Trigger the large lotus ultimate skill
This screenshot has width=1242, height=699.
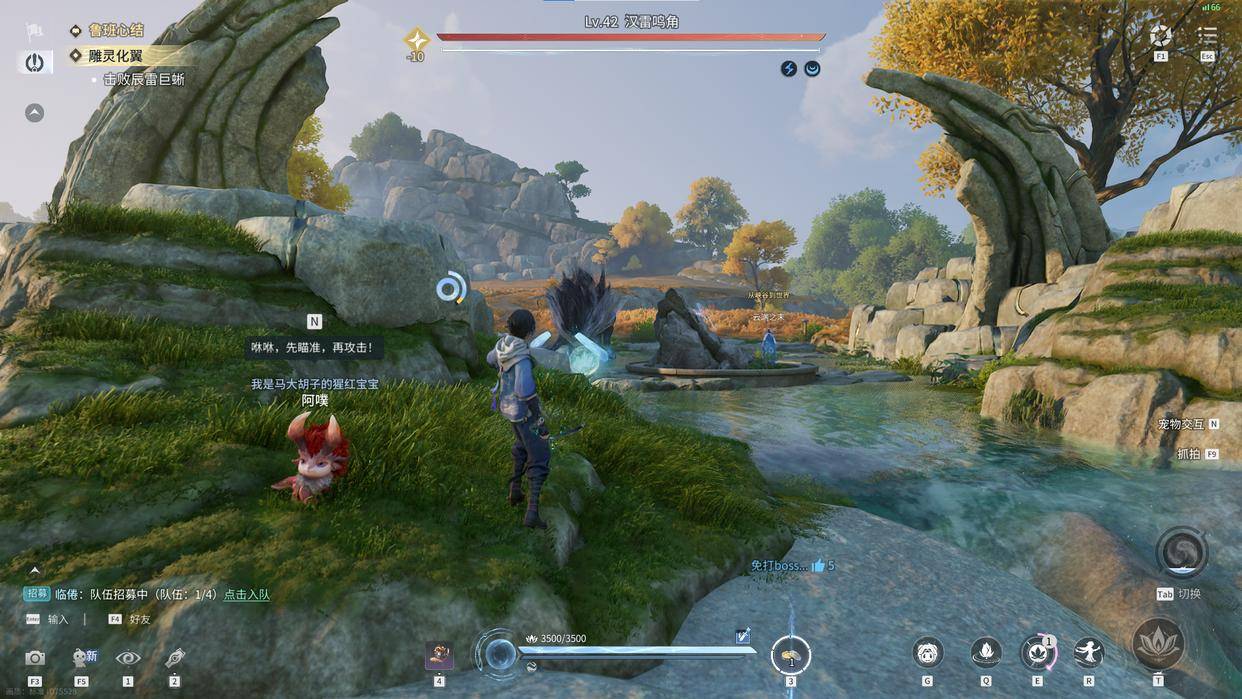(x=1158, y=643)
